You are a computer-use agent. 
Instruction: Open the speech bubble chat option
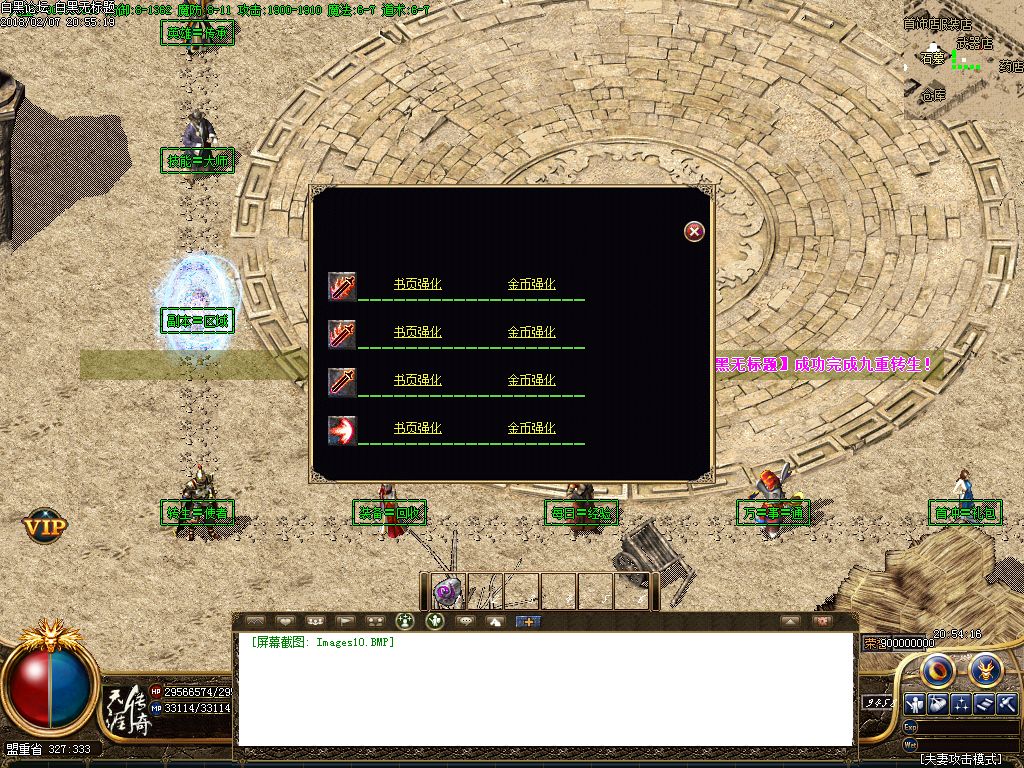[465, 621]
